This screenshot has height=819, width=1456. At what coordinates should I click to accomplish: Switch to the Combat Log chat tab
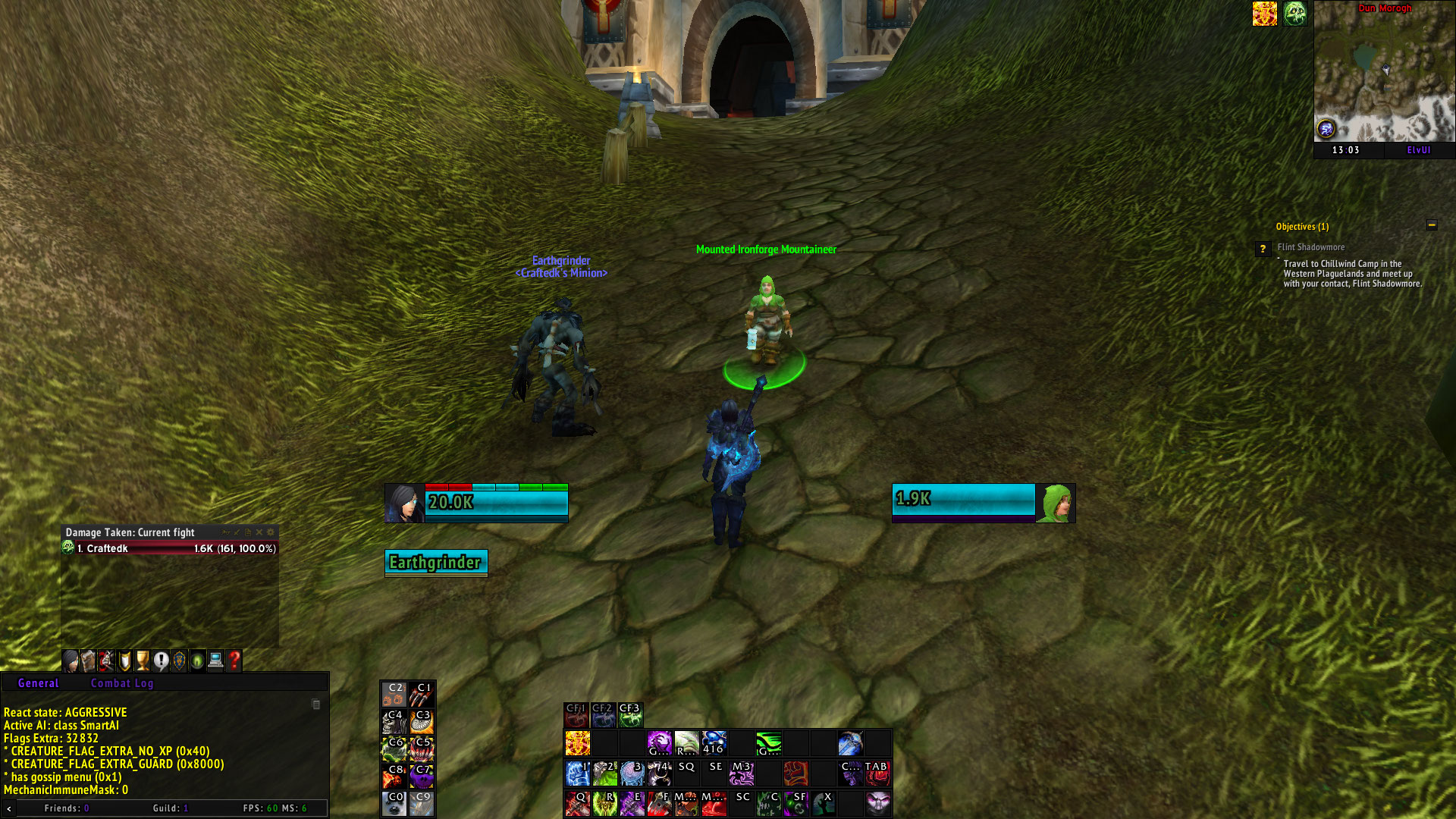(x=122, y=683)
